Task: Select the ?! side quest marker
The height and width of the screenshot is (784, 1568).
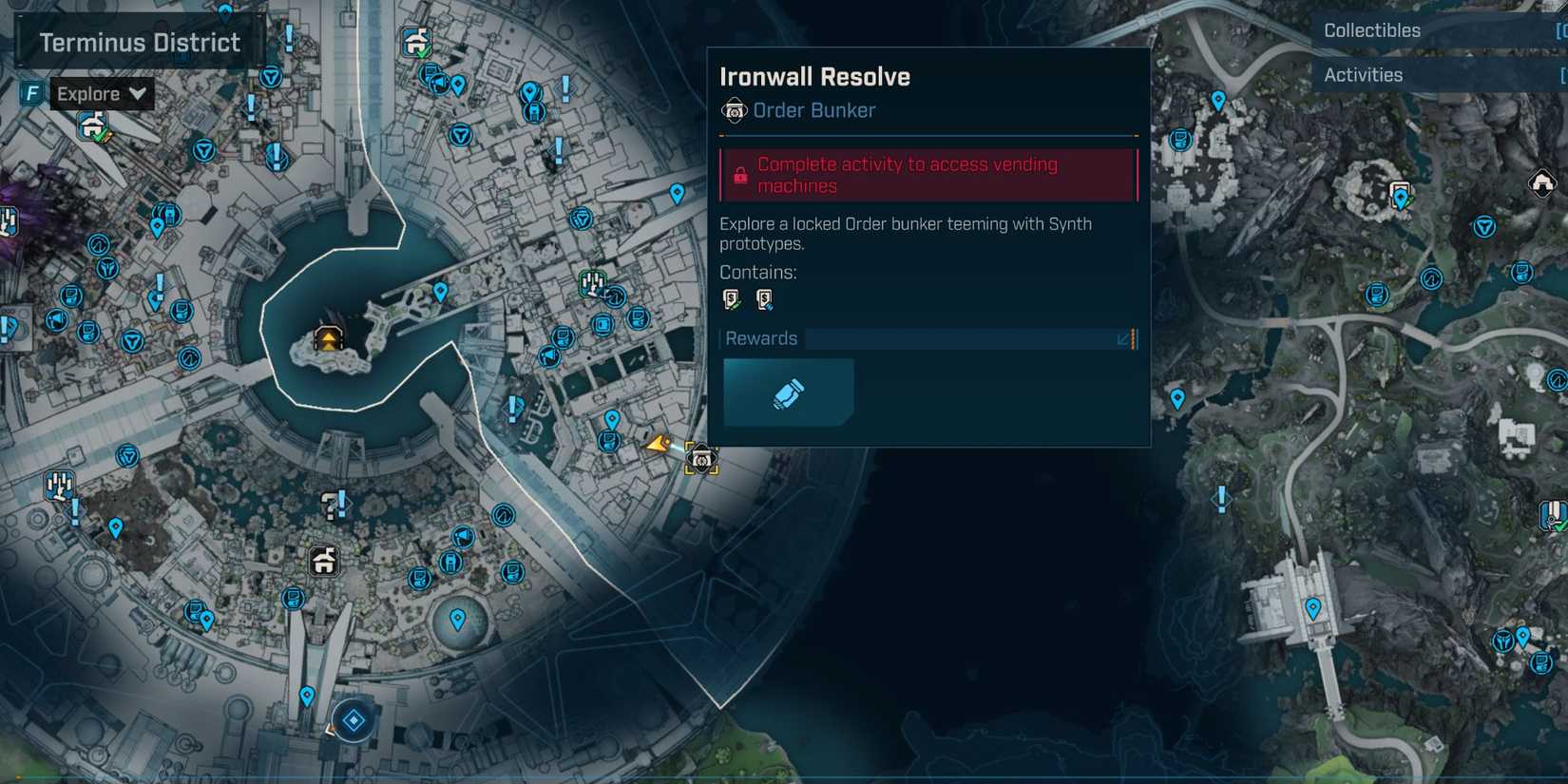Action: 330,504
